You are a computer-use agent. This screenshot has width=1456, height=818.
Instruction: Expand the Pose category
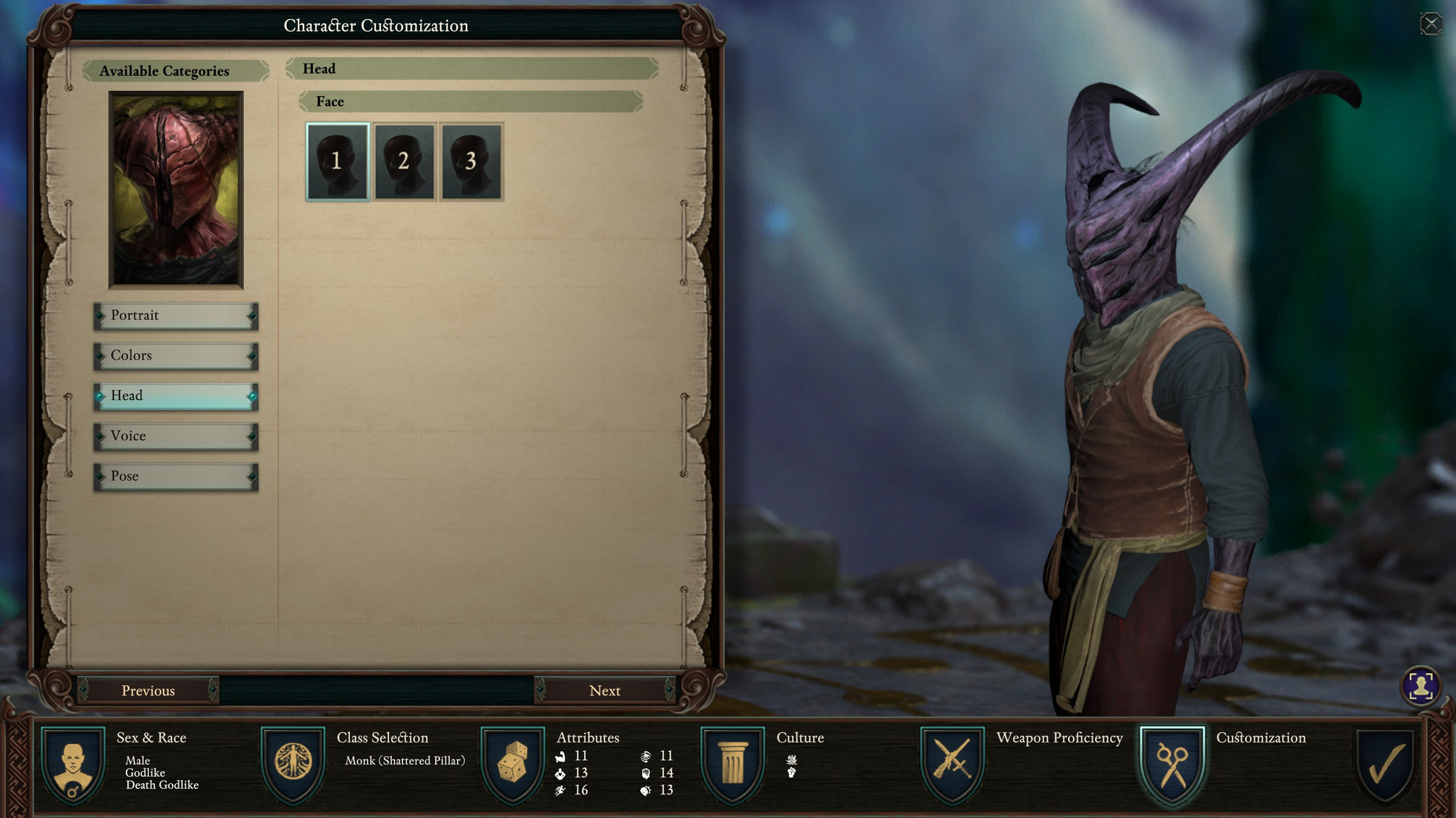point(175,475)
